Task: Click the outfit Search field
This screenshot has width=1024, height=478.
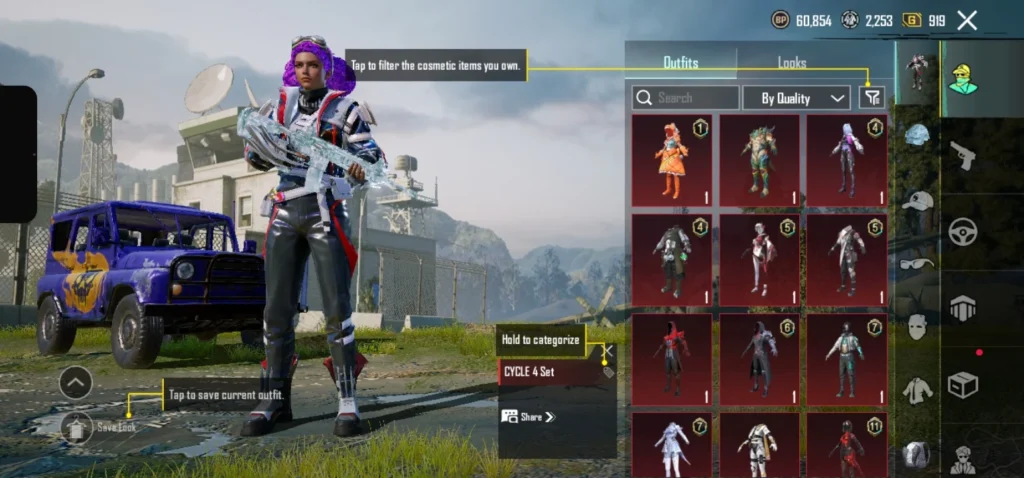Action: pos(686,98)
